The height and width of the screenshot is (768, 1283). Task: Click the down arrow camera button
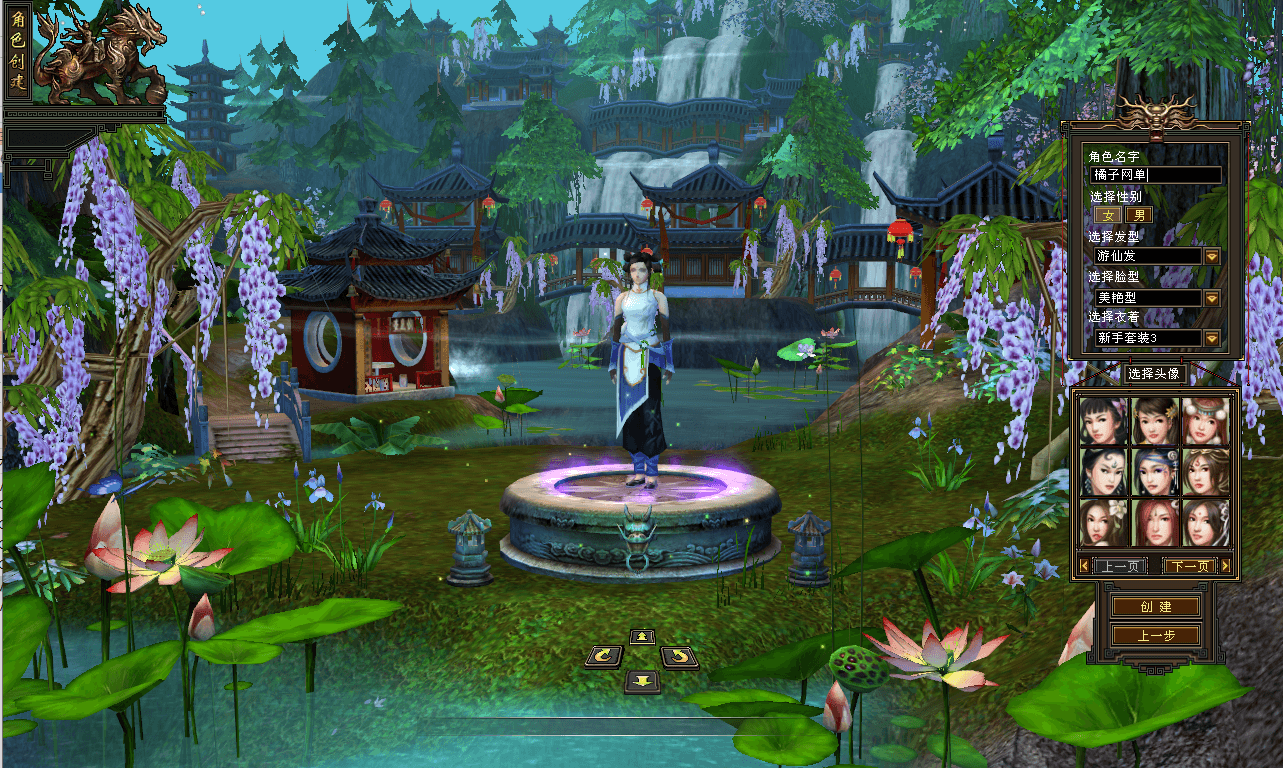(x=641, y=682)
